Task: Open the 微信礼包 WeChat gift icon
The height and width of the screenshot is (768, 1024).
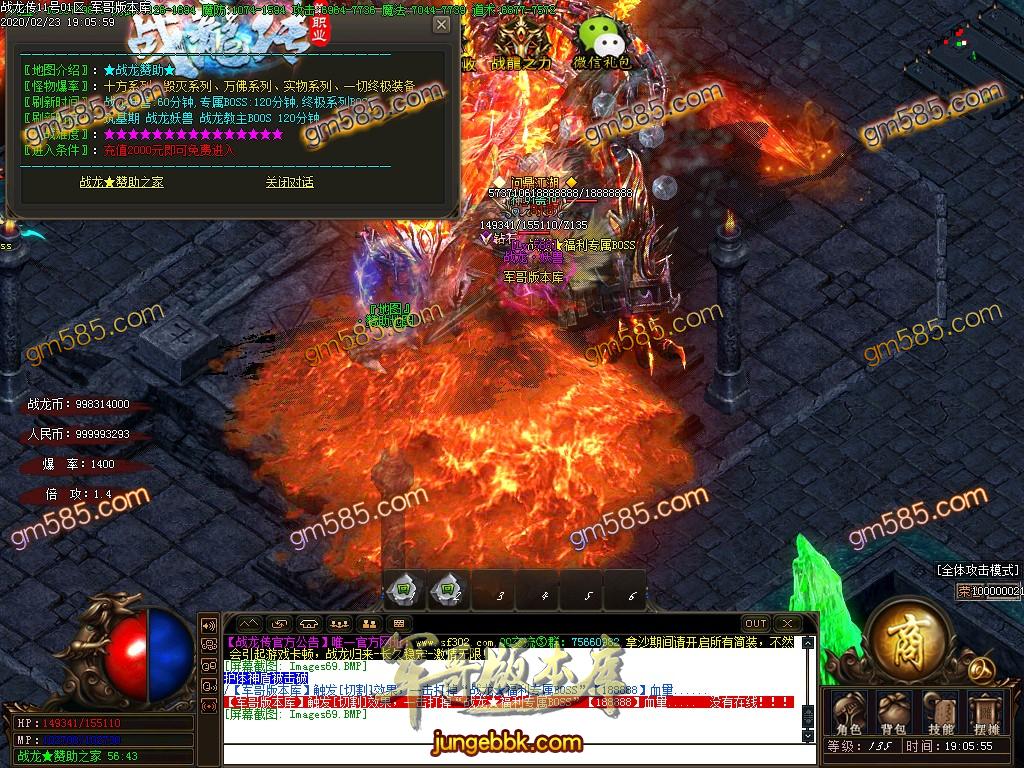Action: (x=602, y=40)
